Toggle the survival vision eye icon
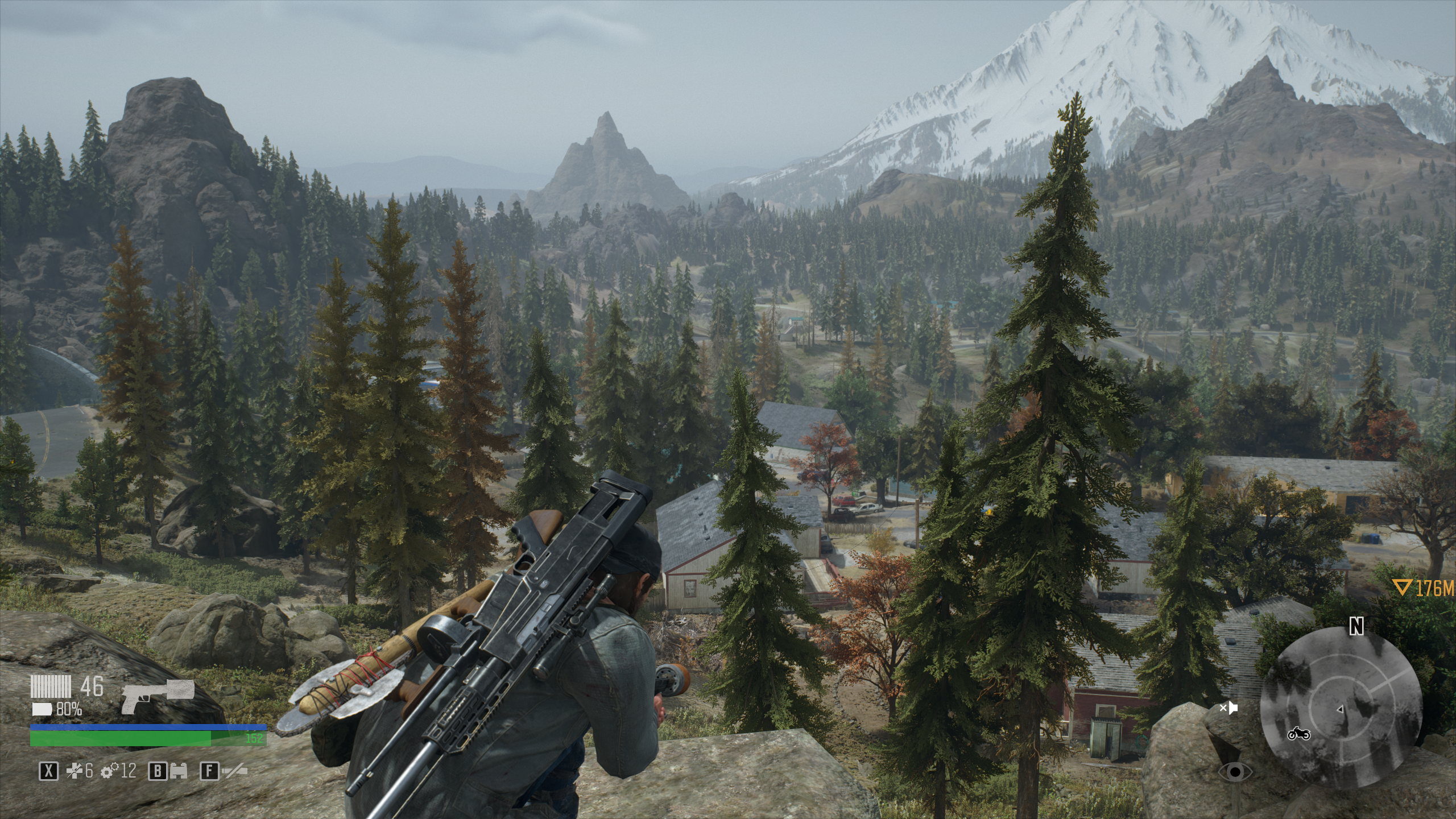The image size is (1456, 819). pos(1235,772)
